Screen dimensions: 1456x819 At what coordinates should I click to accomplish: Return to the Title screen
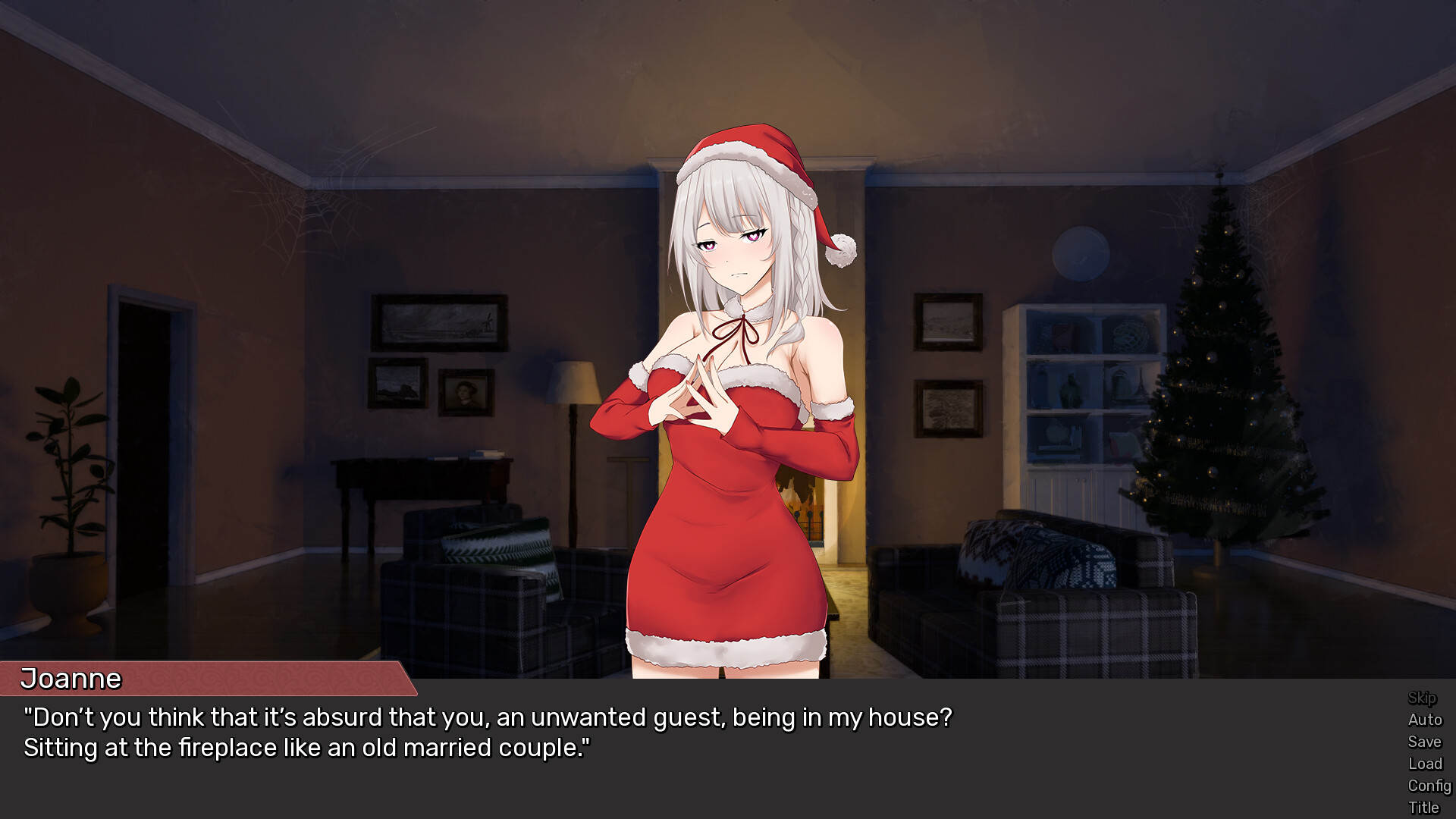click(x=1425, y=806)
